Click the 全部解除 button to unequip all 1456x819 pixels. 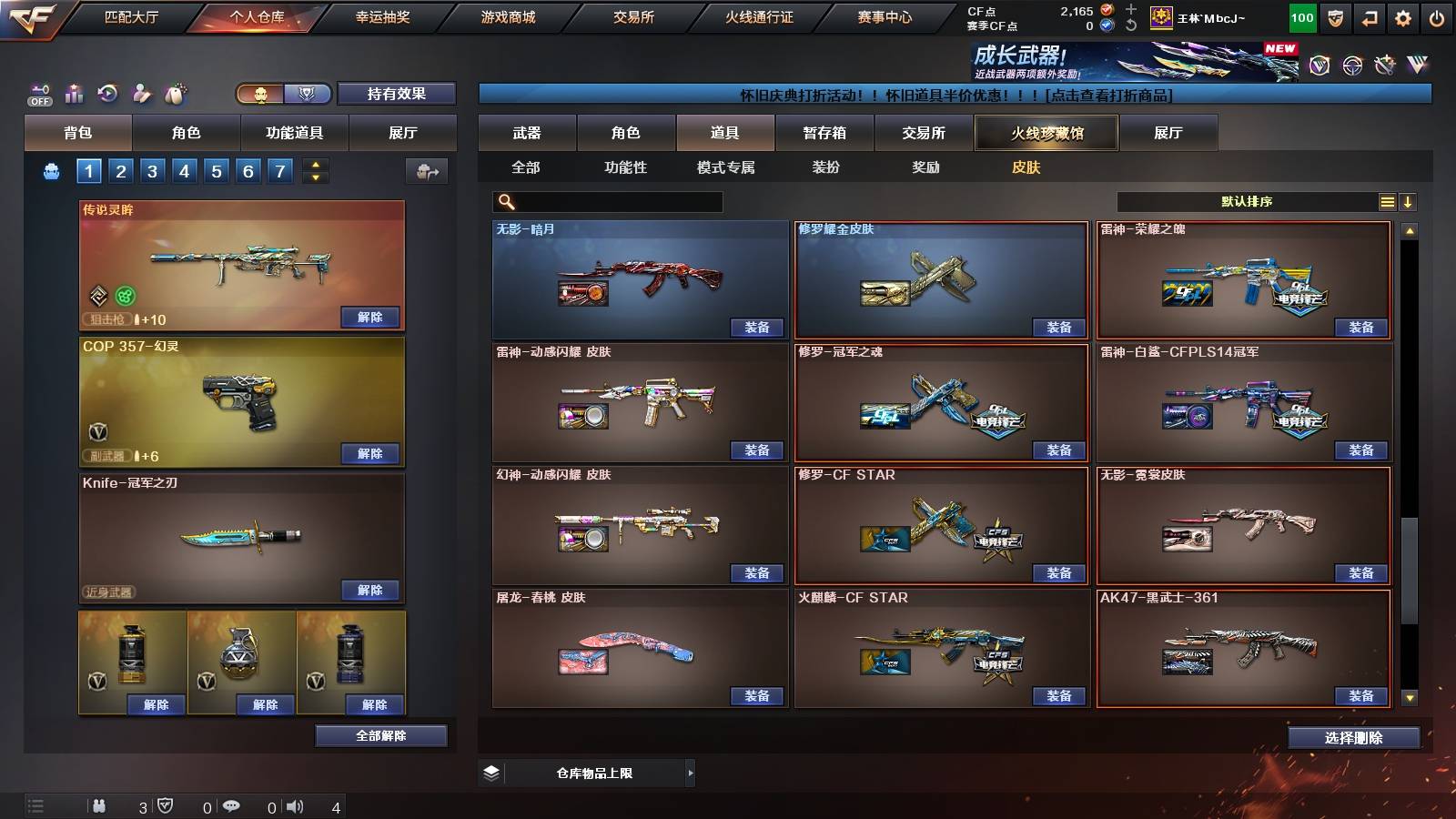tap(380, 735)
